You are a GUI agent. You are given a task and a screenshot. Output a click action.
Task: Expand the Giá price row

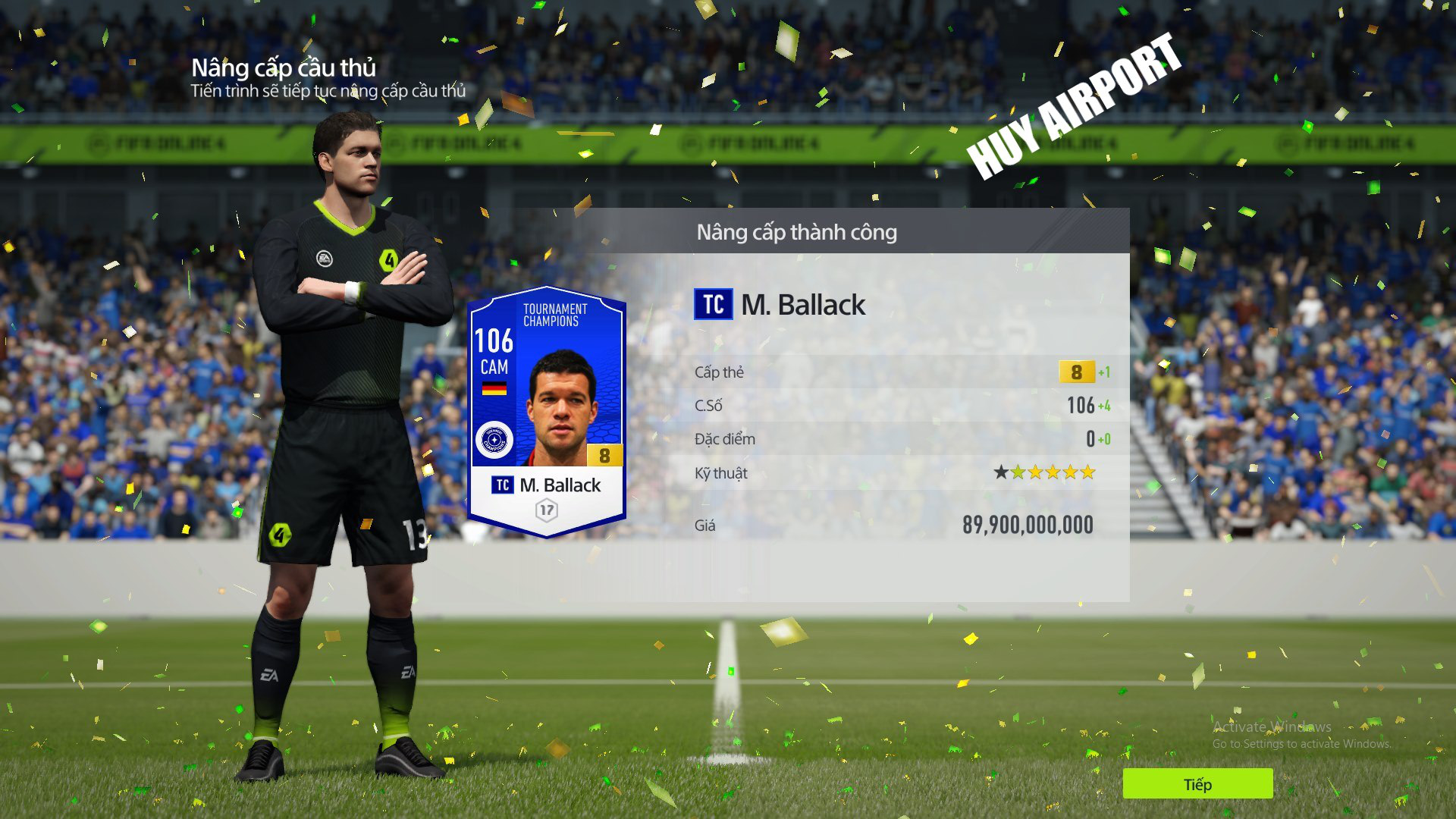click(895, 524)
